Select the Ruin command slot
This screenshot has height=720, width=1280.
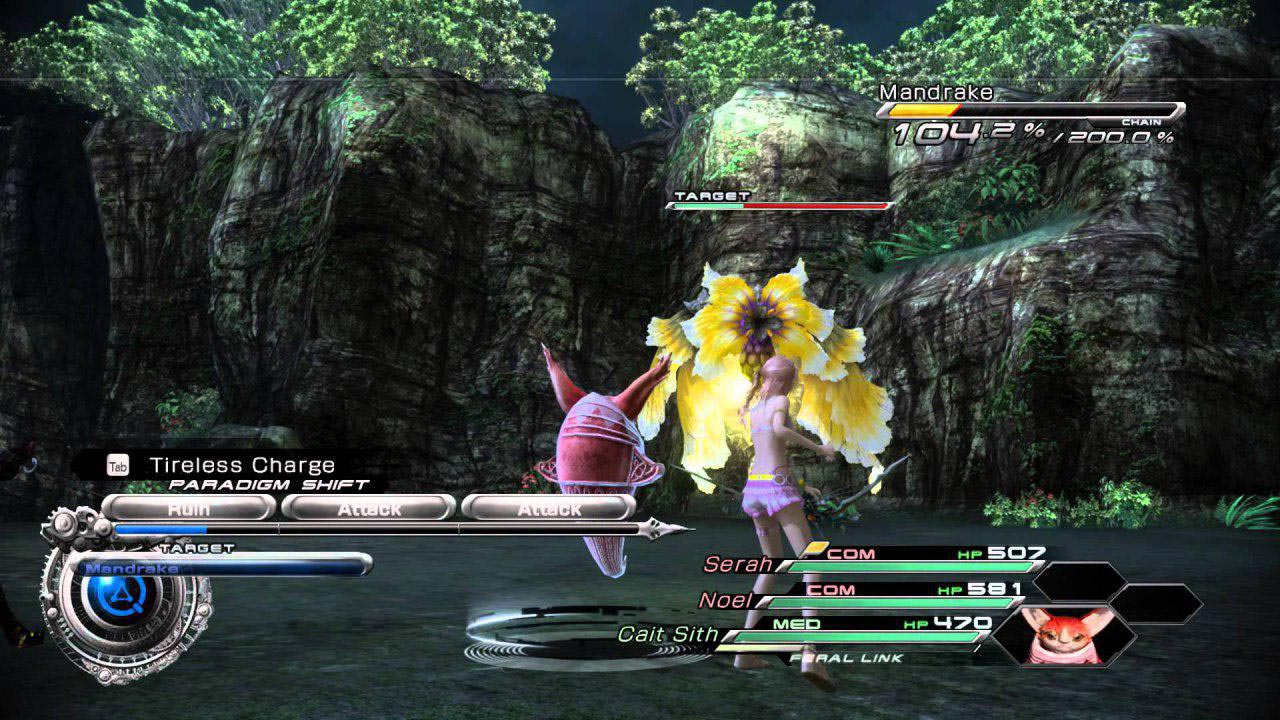pyautogui.click(x=189, y=508)
